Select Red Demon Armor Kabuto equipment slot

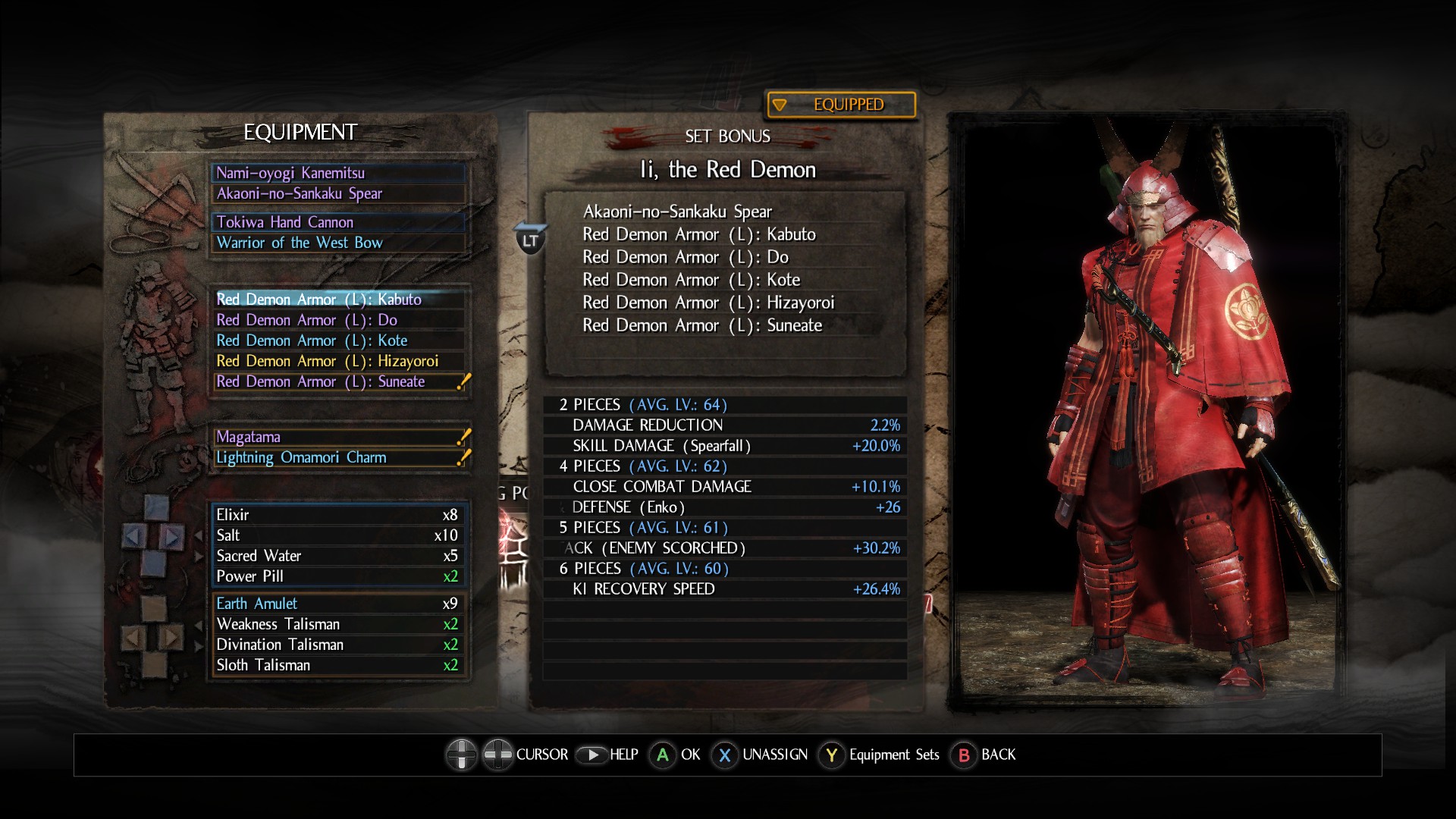point(338,300)
